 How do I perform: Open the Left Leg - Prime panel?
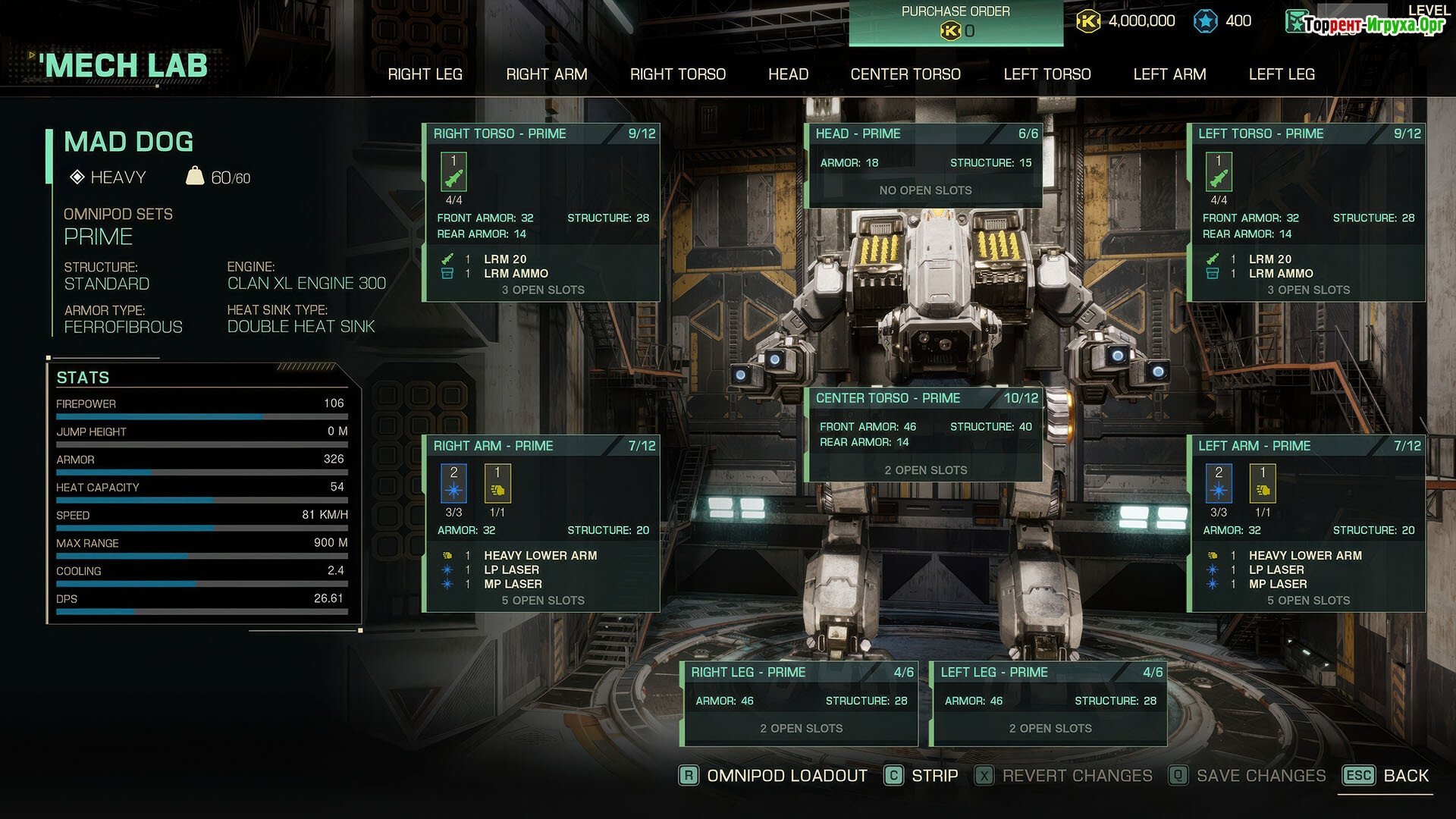click(x=1050, y=673)
